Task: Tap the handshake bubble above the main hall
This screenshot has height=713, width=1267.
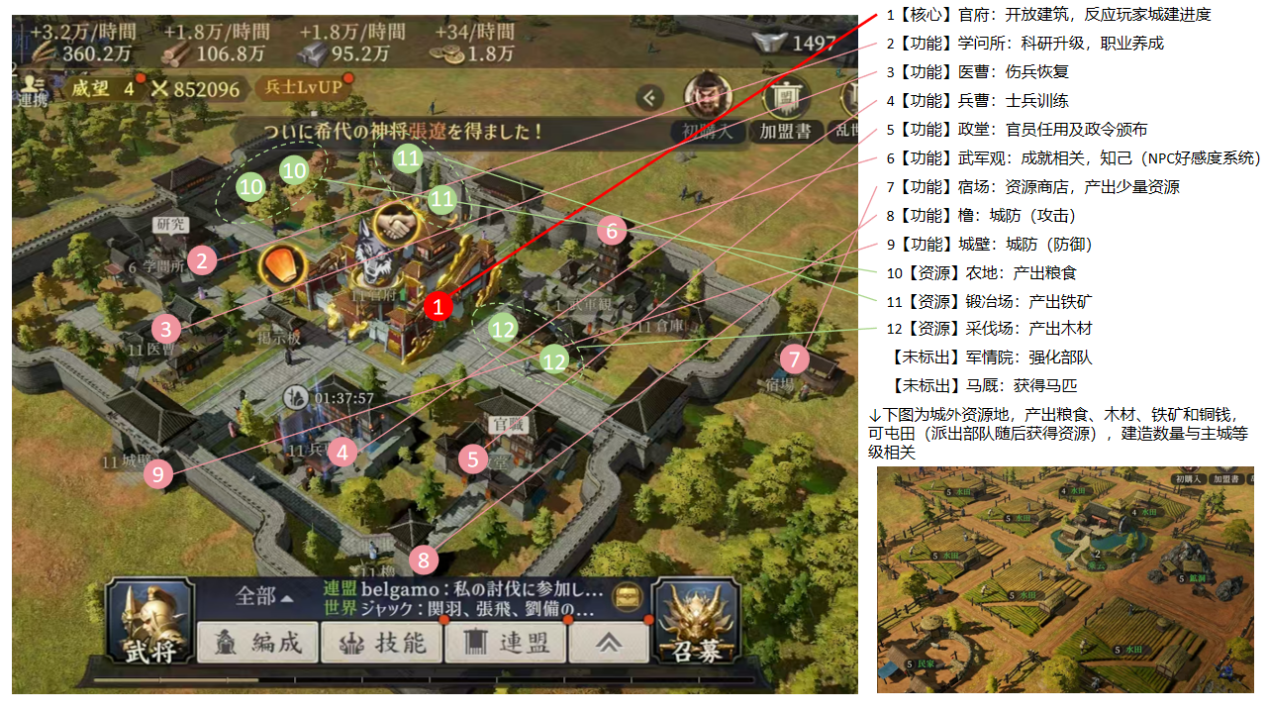Action: (x=397, y=226)
